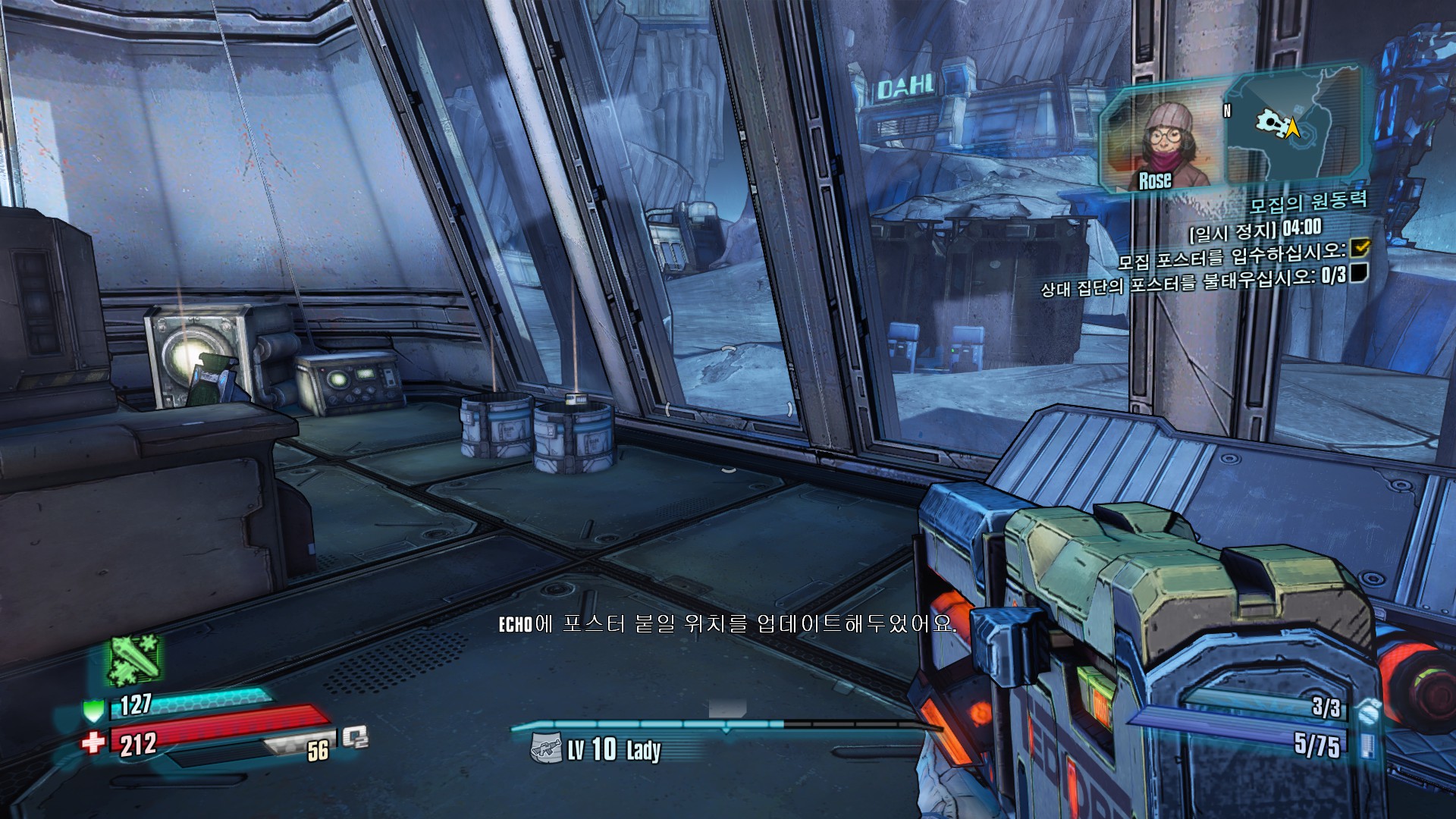Open the 모집의 원동력 mission title

tap(1307, 202)
